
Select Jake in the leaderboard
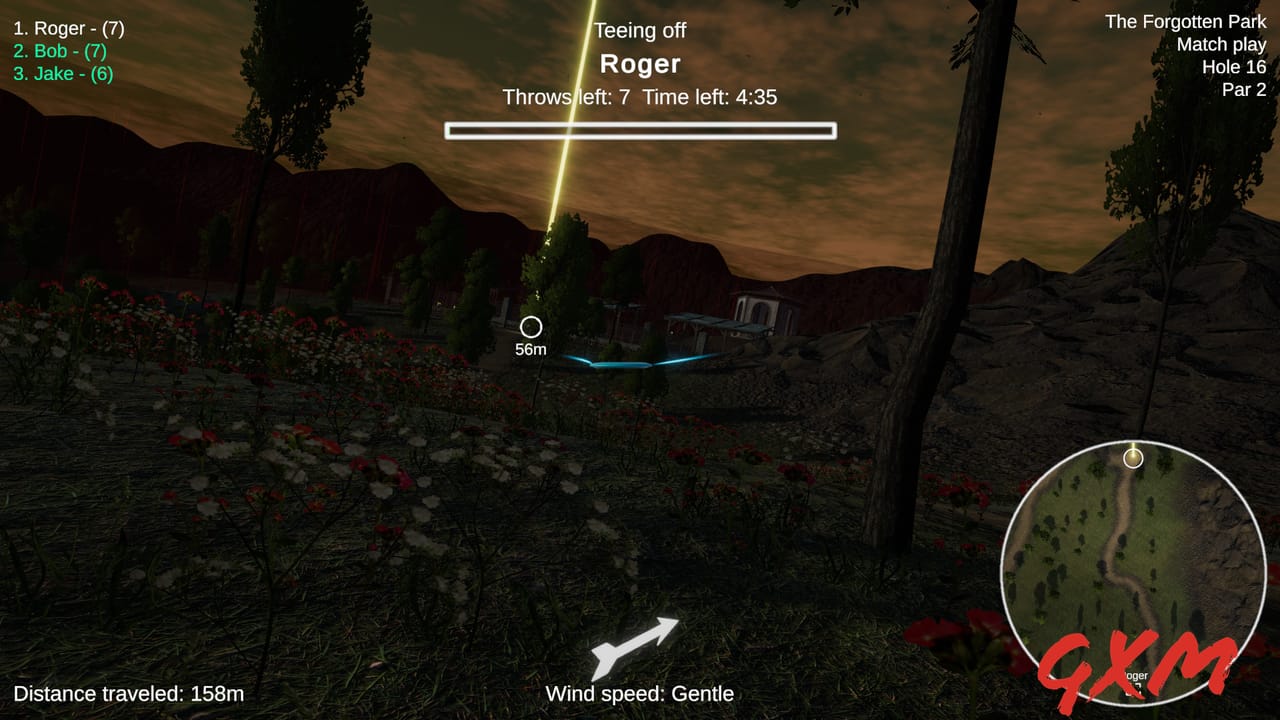(61, 73)
